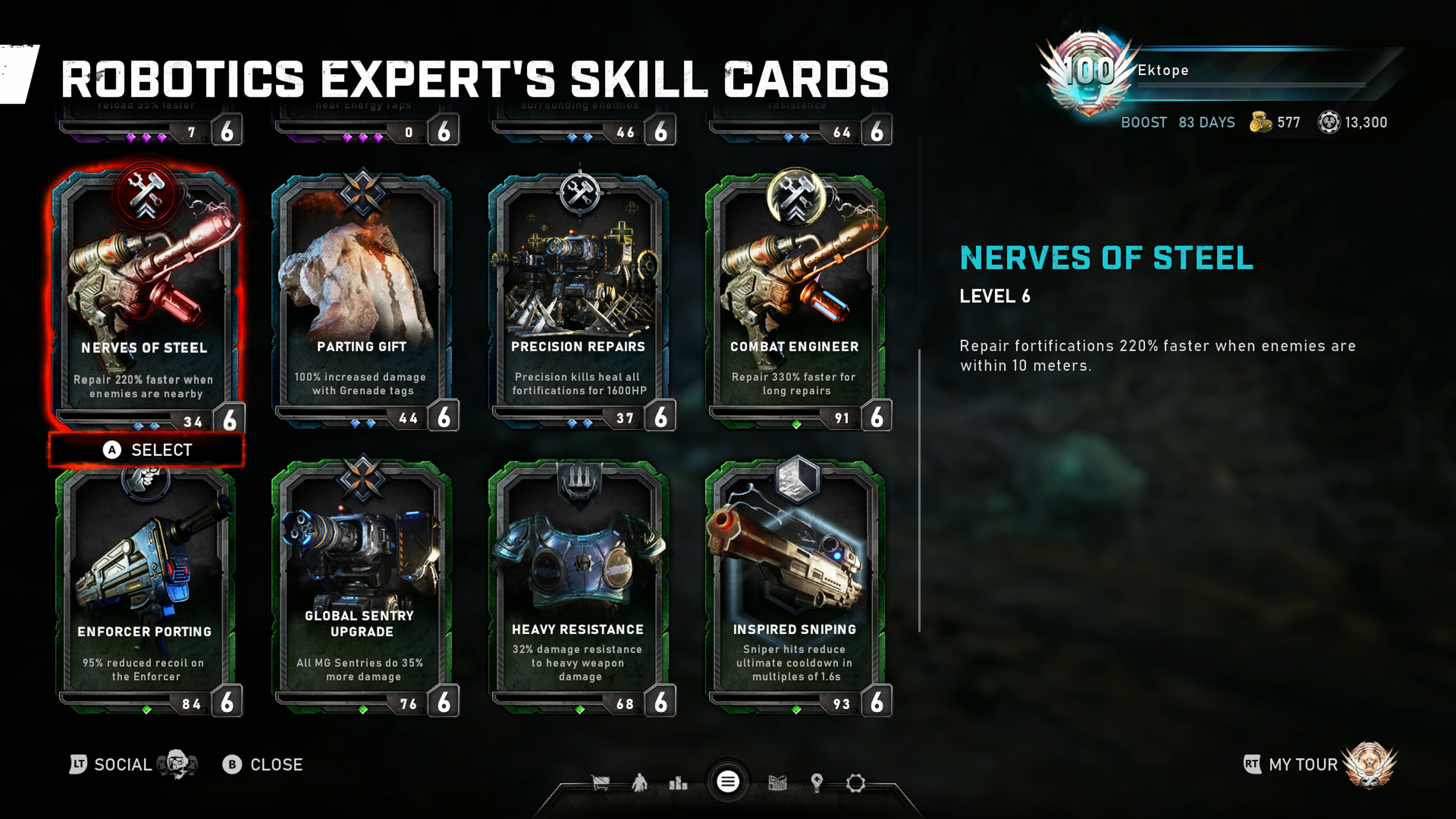The height and width of the screenshot is (819, 1456).
Task: Pick the Precision Repairs skill card
Action: [x=579, y=300]
